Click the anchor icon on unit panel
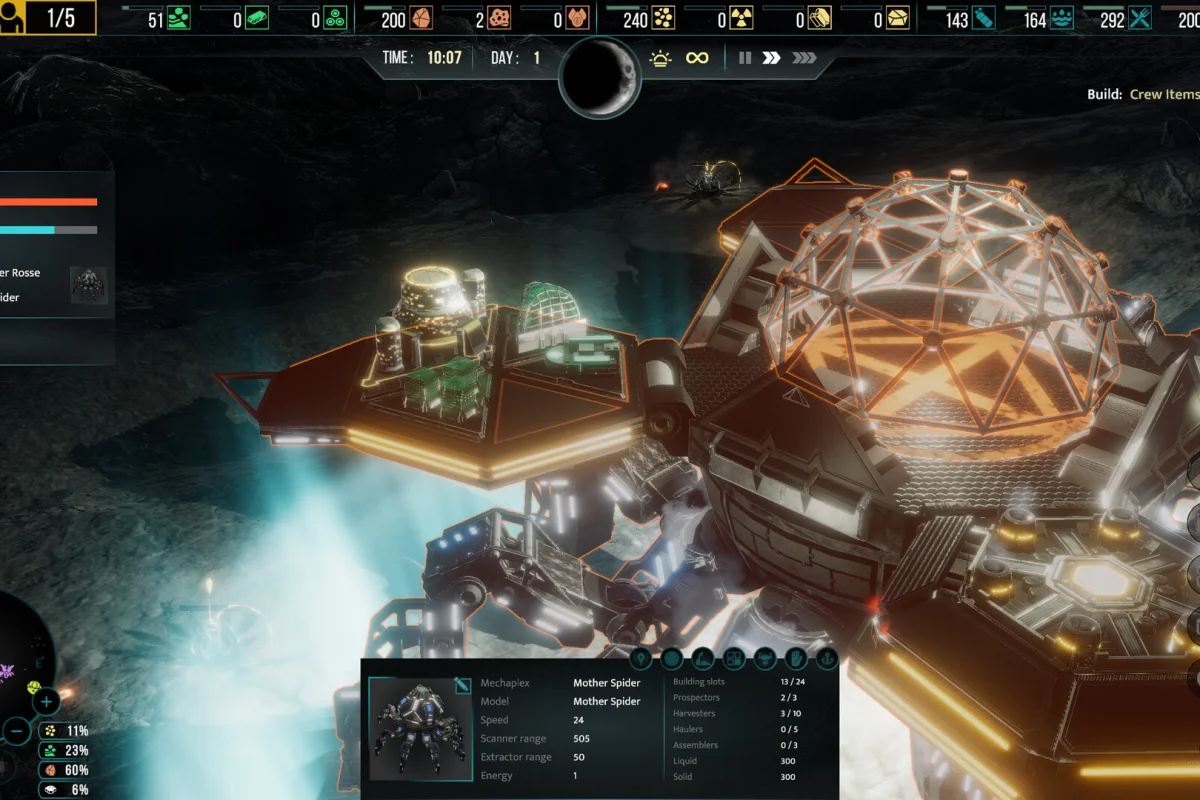Image resolution: width=1200 pixels, height=800 pixels. pos(826,658)
